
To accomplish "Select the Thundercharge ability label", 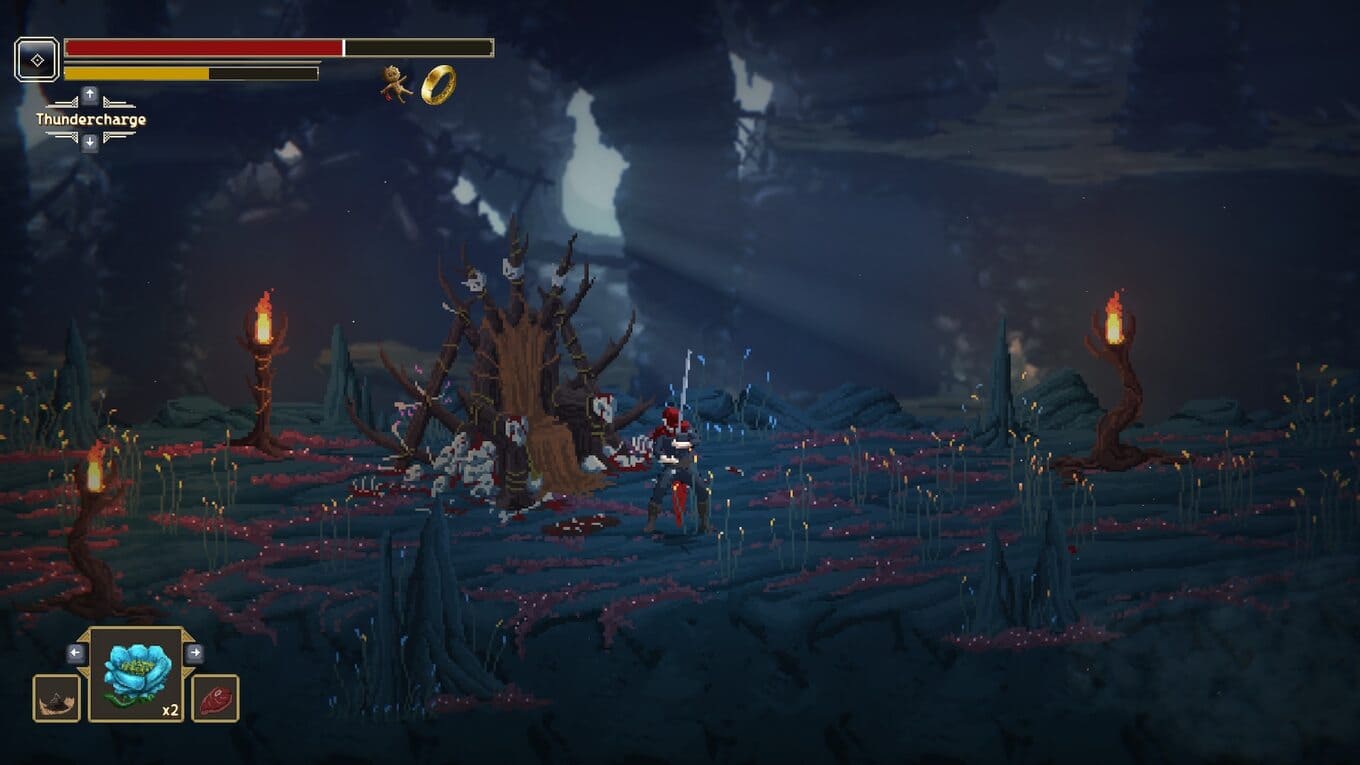I will pos(91,120).
